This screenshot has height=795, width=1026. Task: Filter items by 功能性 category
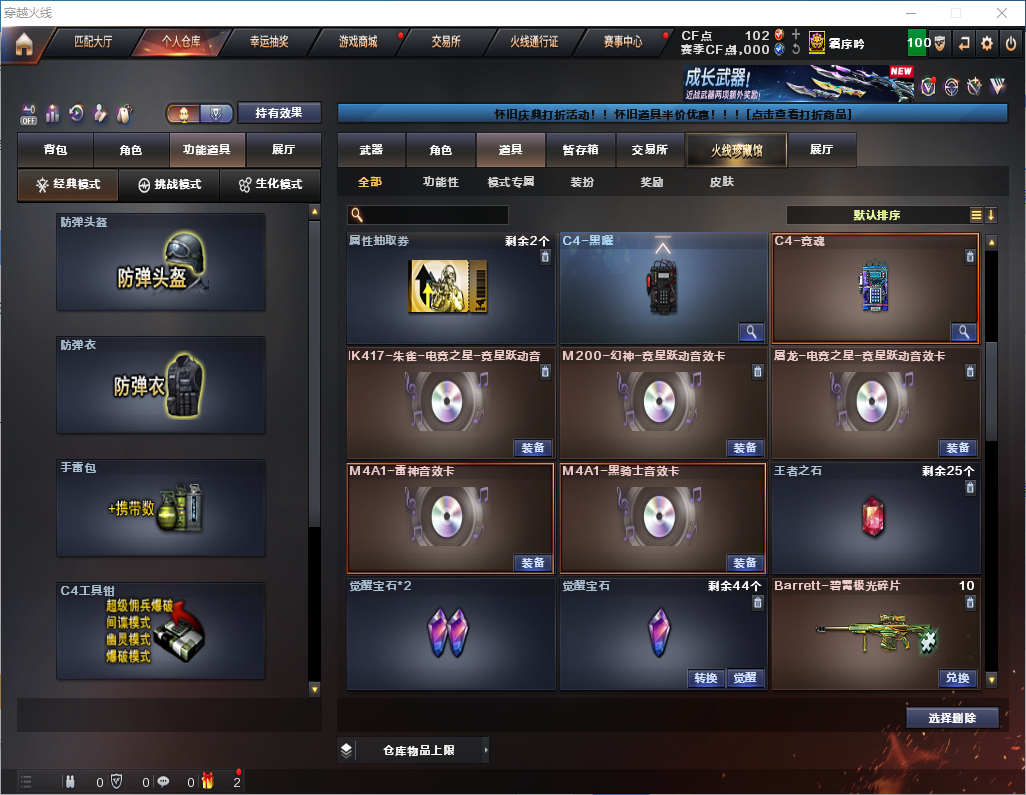[x=440, y=182]
